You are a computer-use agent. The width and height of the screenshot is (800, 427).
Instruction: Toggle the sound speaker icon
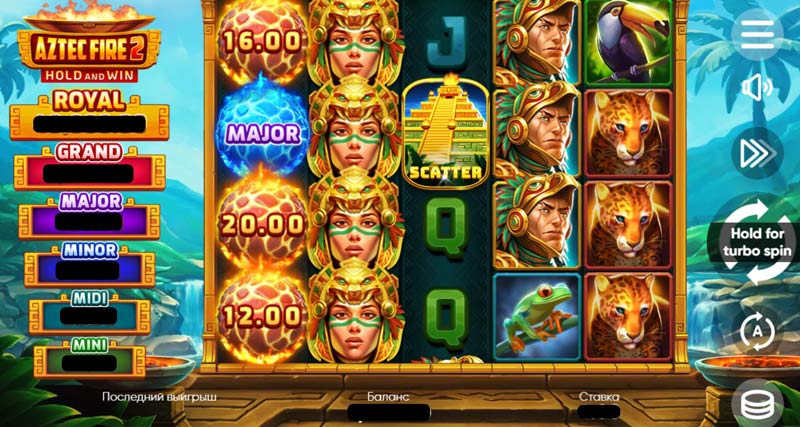pos(757,89)
